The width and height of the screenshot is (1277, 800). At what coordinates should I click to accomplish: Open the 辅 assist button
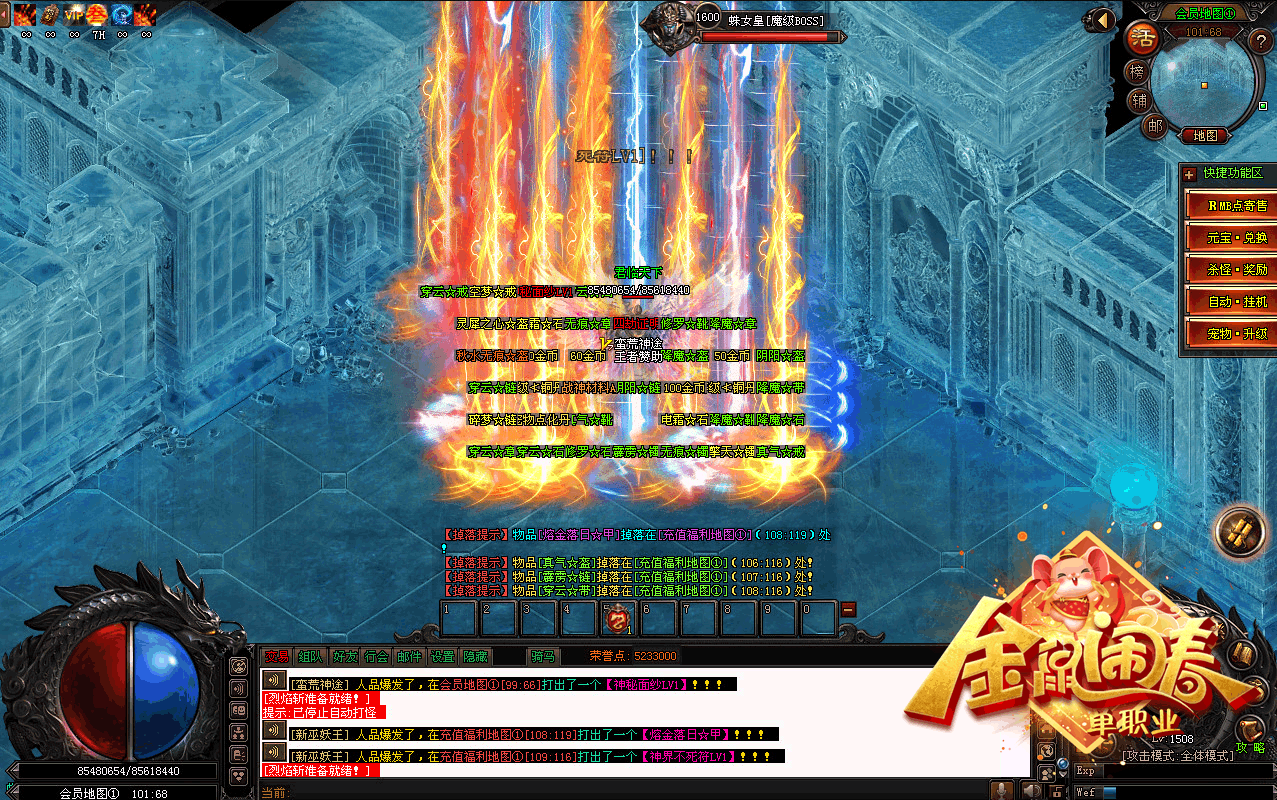(1139, 101)
